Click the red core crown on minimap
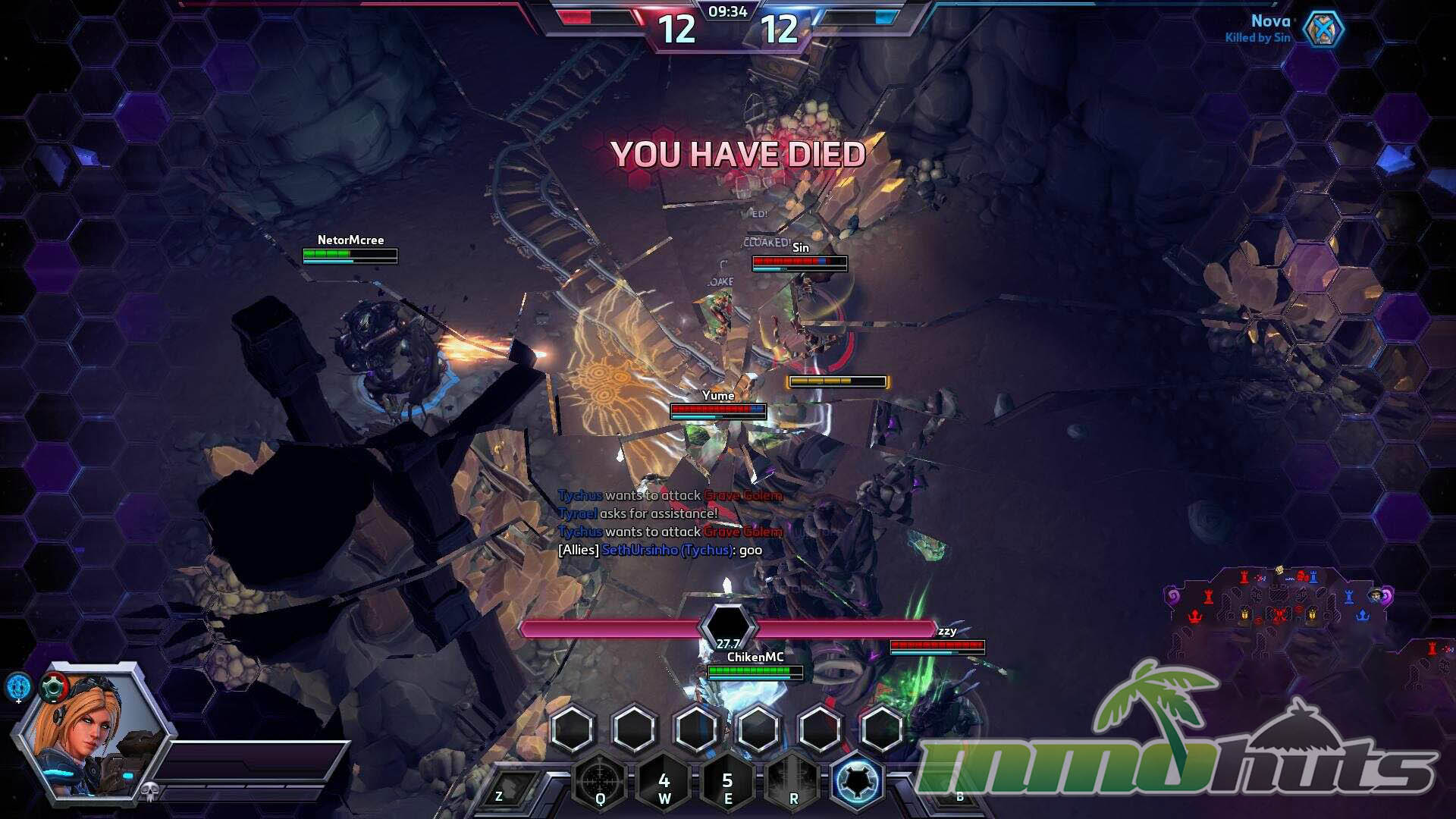This screenshot has width=1456, height=819. [1196, 614]
